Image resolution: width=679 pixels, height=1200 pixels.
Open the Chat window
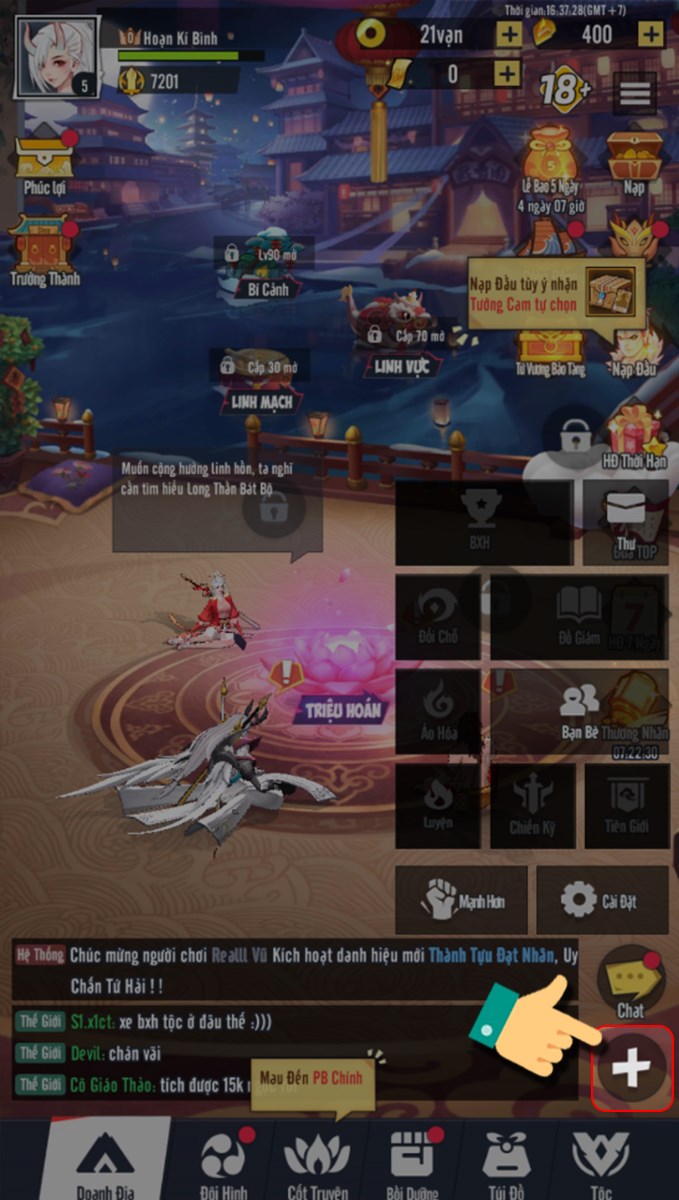click(630, 982)
